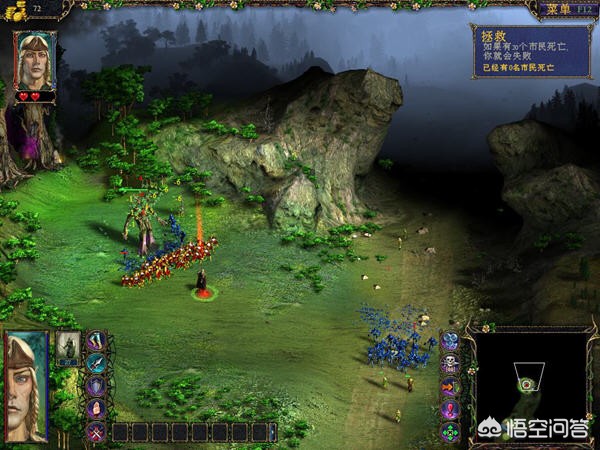Image resolution: width=600 pixels, height=450 pixels.
Task: Toggle the blue gears minimap button
Action: [450, 341]
